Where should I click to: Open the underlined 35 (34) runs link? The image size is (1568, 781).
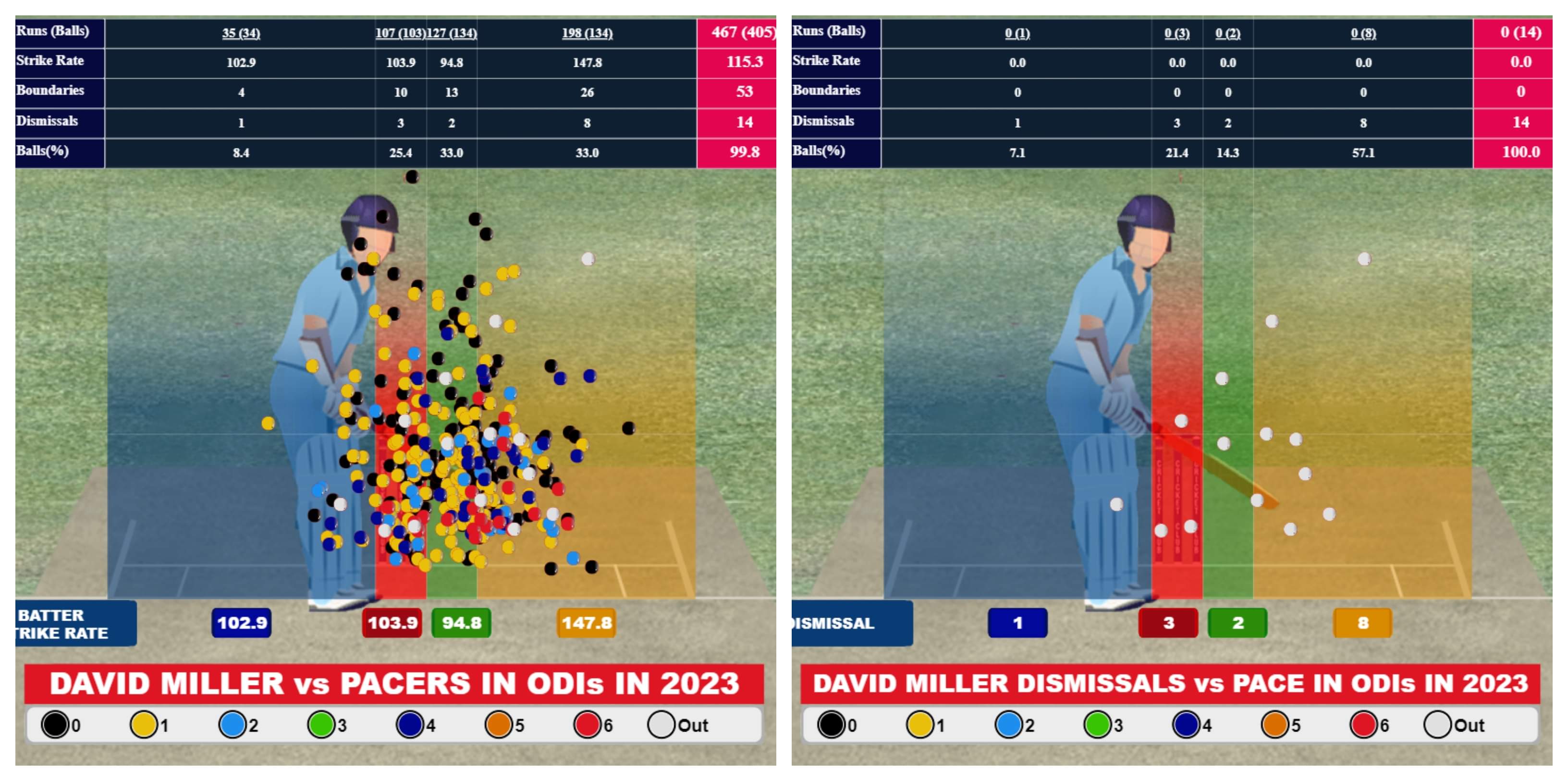[241, 33]
